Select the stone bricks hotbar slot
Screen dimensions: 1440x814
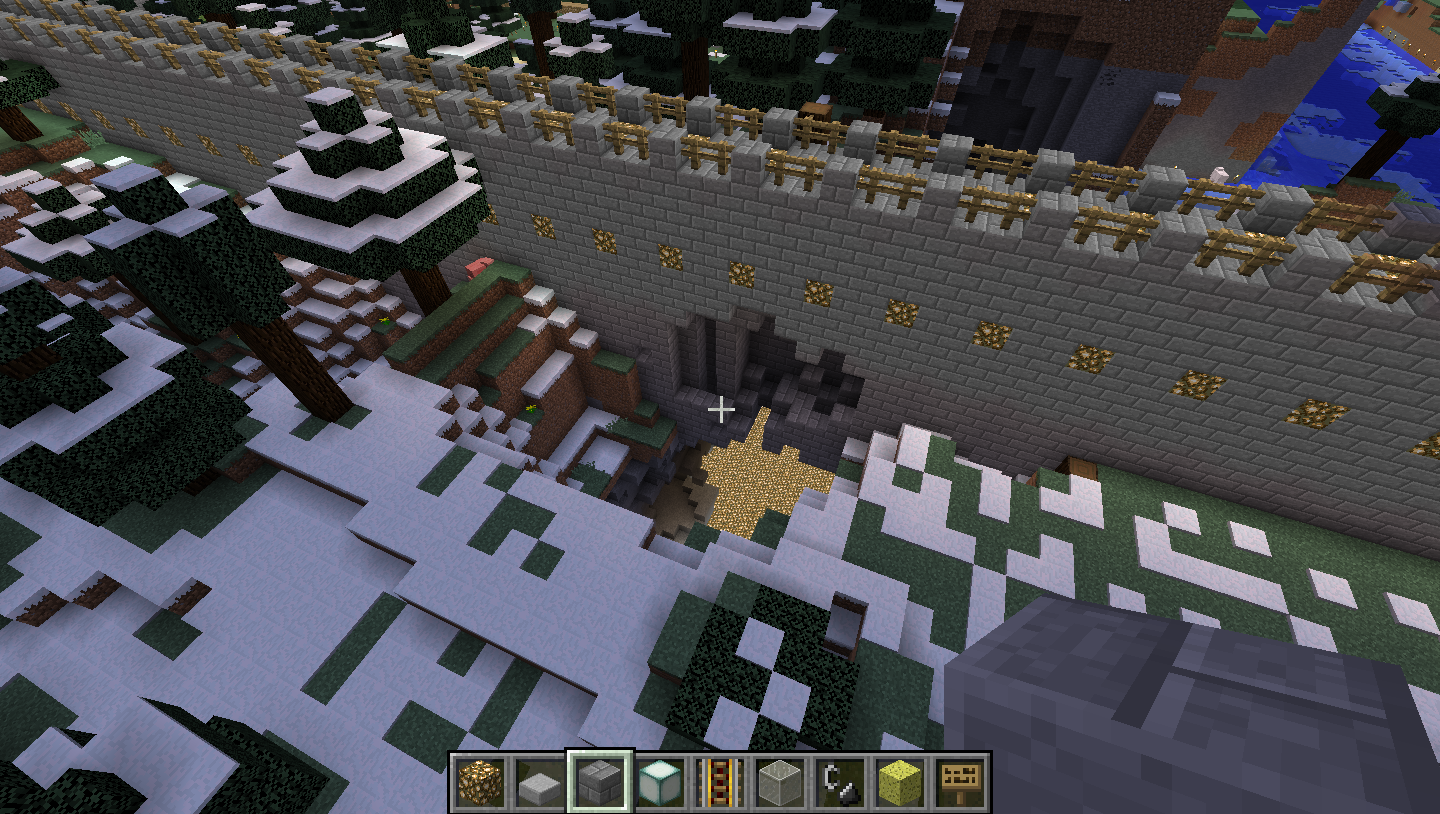(599, 781)
